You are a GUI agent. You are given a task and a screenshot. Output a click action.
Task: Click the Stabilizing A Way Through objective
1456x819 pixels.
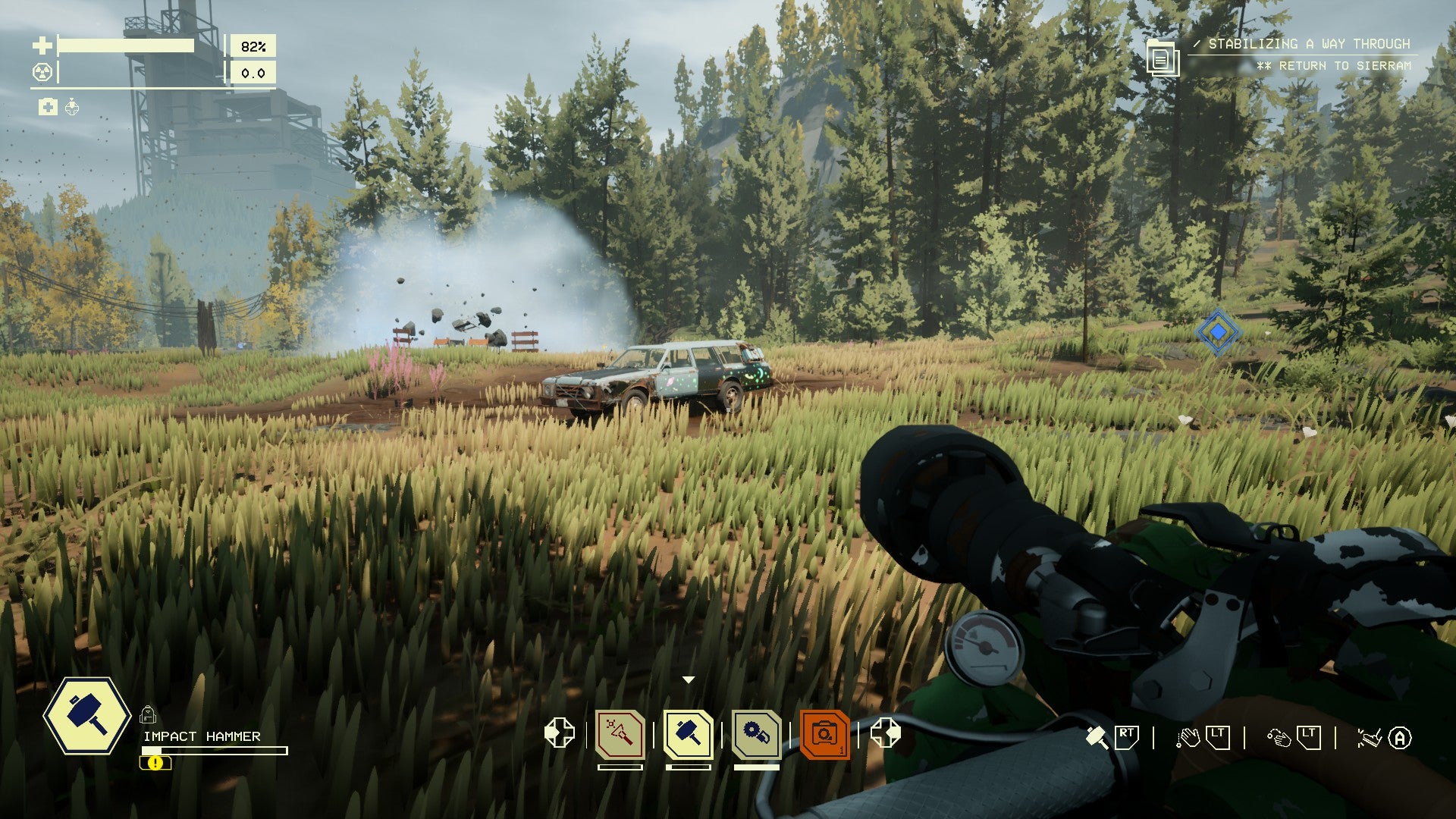[x=1309, y=44]
